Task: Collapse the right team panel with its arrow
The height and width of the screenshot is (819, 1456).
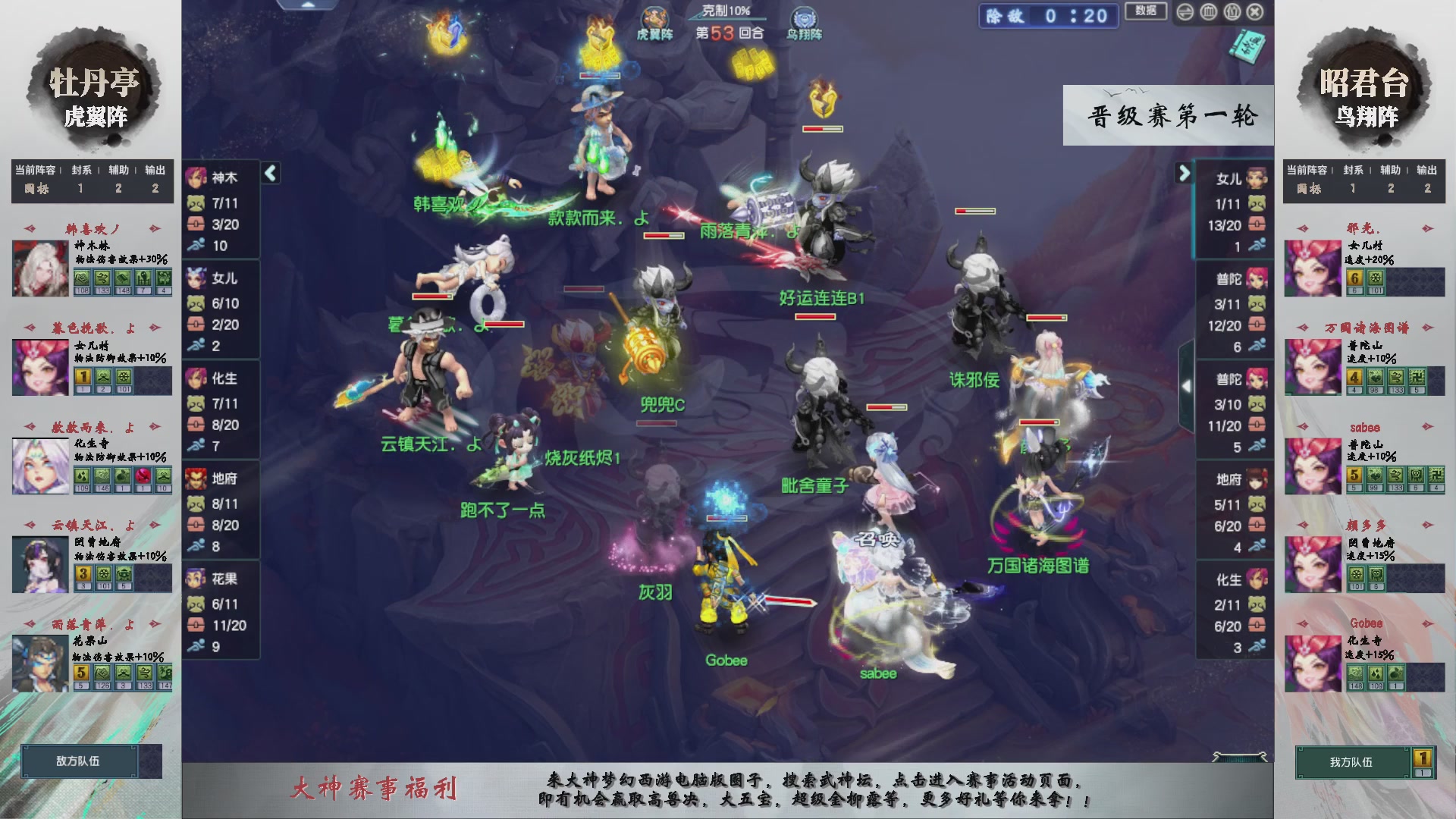Action: pos(1184,174)
